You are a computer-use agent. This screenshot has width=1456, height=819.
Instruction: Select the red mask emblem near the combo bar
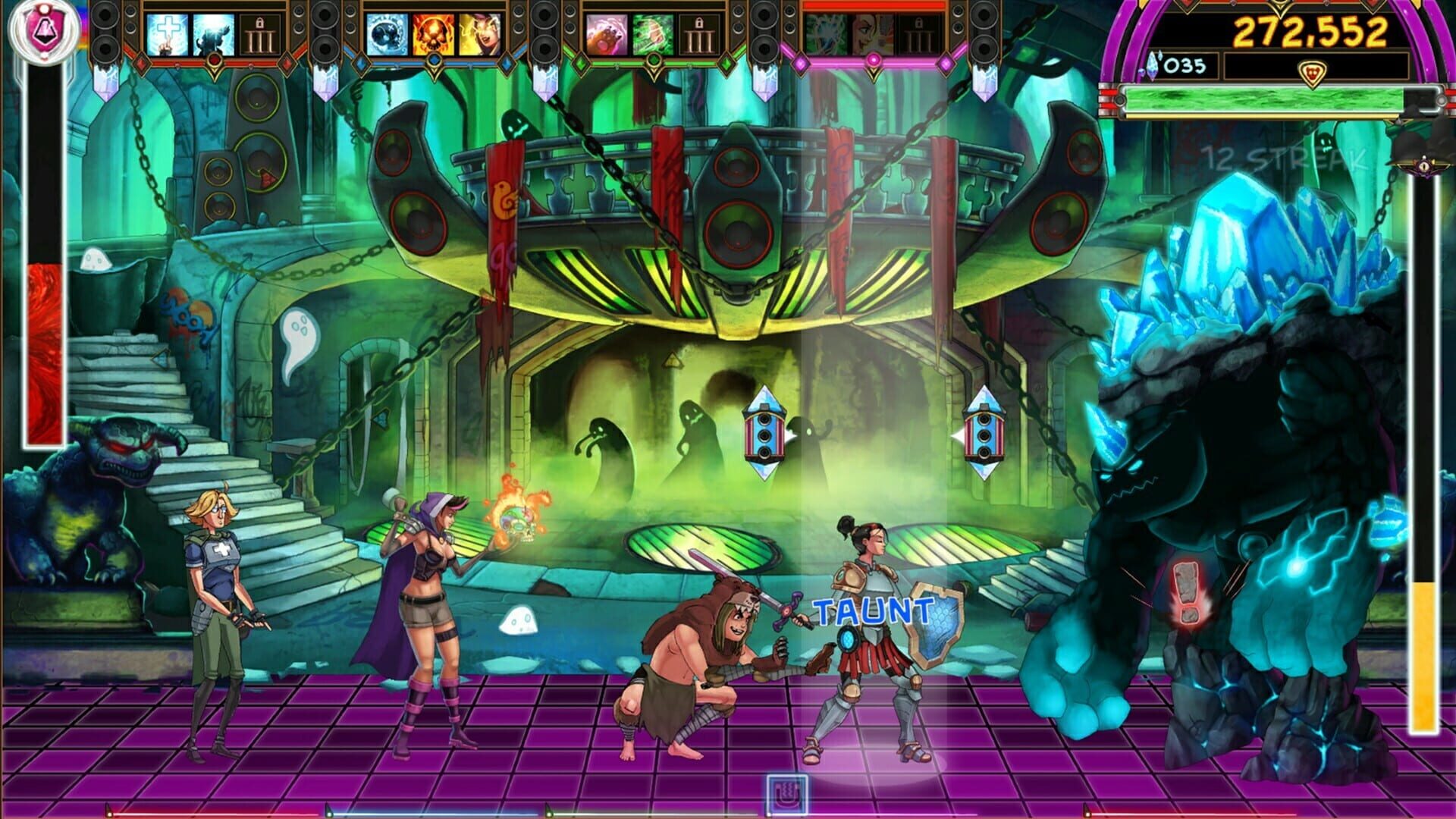[x=1312, y=72]
